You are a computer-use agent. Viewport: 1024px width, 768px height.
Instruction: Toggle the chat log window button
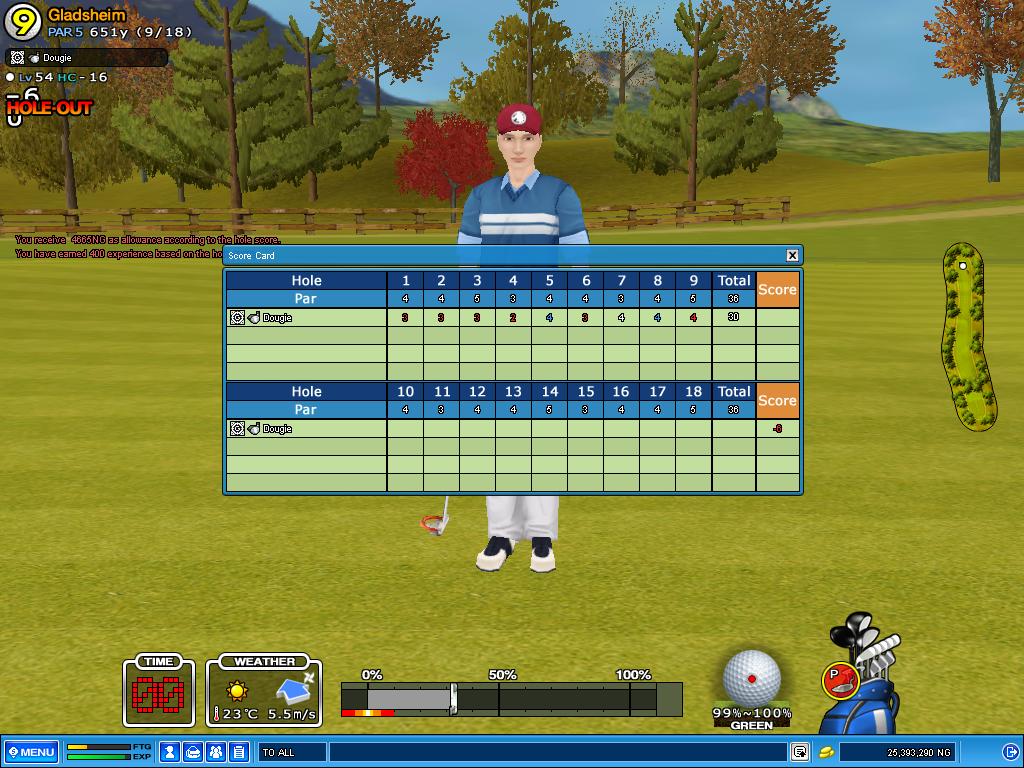[800, 752]
